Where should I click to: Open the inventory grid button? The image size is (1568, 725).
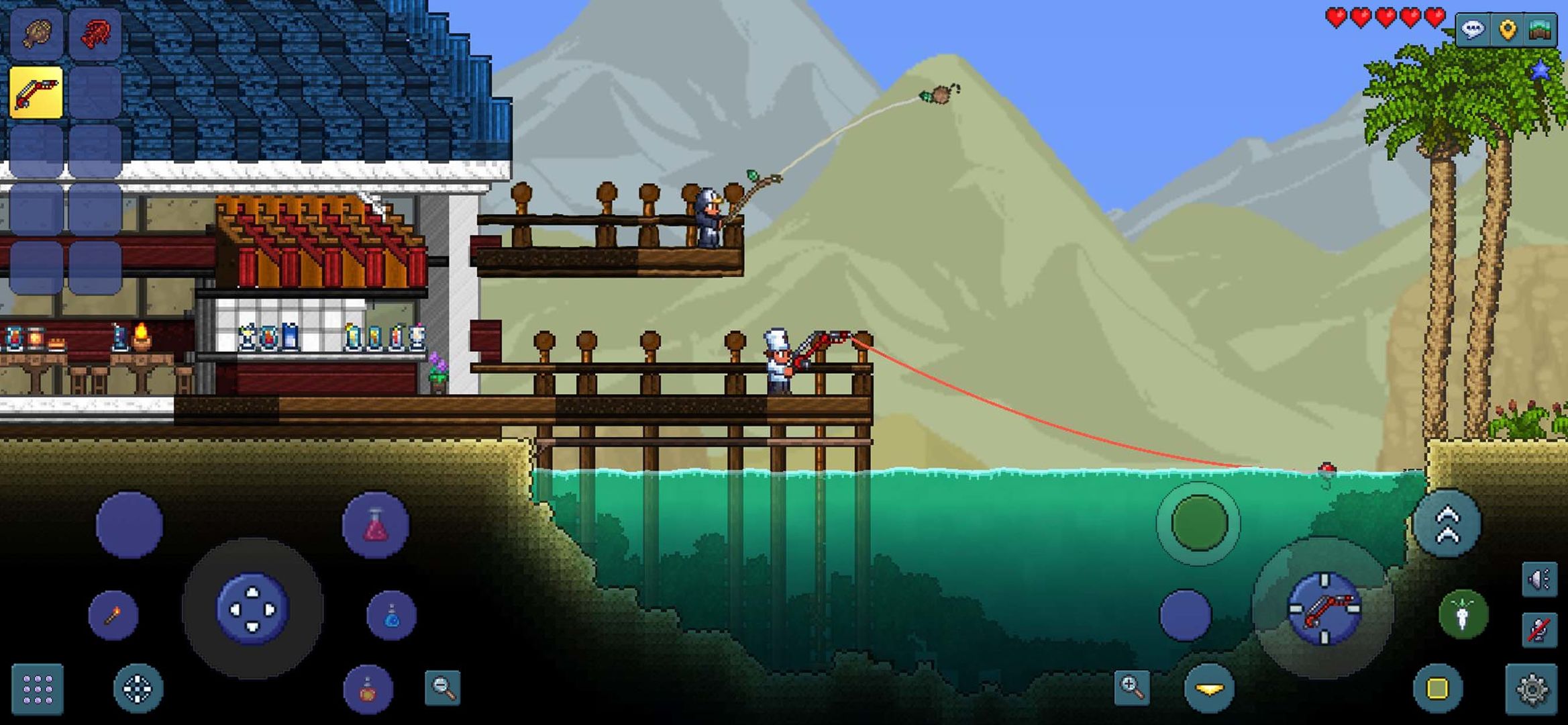pos(38,688)
